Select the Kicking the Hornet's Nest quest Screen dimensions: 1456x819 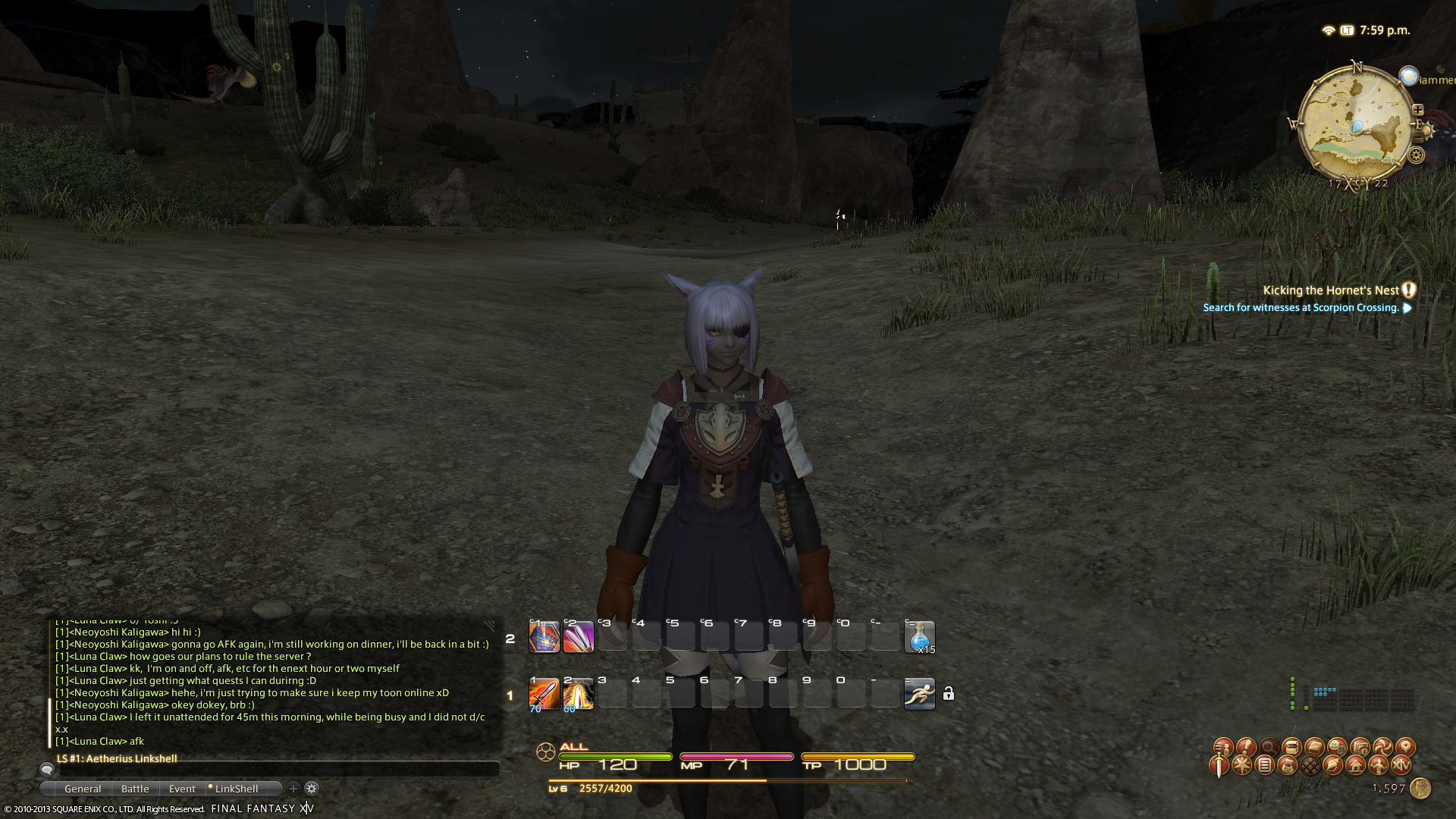pyautogui.click(x=1330, y=290)
